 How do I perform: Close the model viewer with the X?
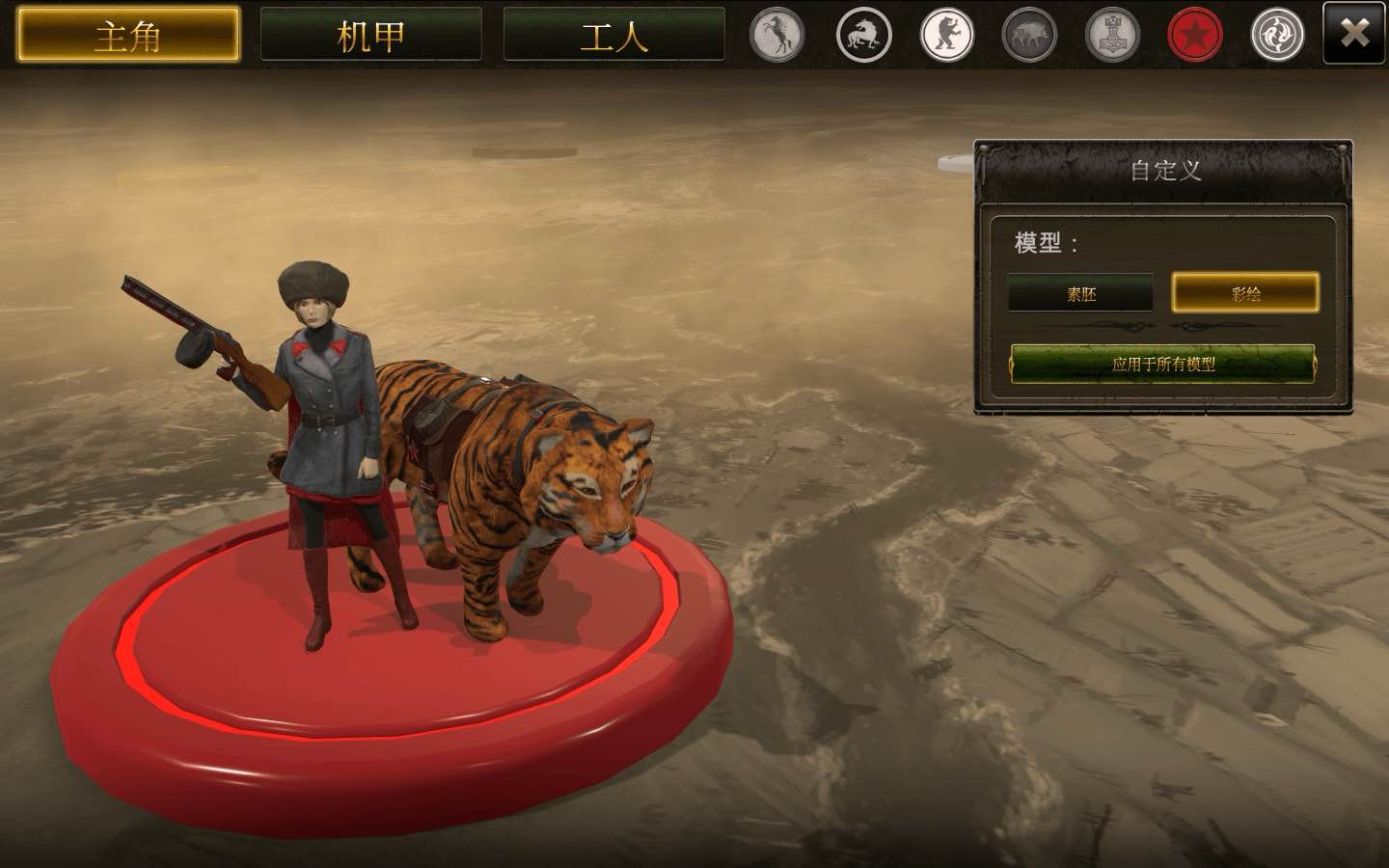1354,34
